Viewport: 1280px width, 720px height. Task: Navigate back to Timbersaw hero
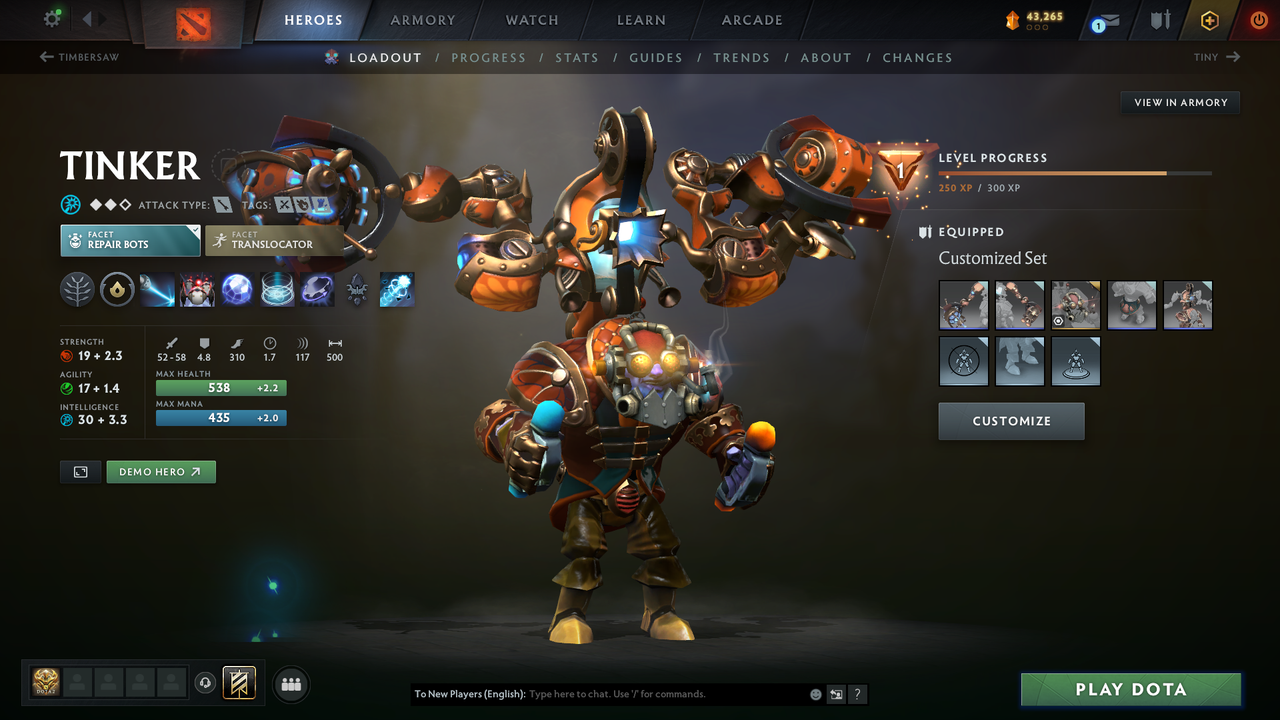pos(80,57)
